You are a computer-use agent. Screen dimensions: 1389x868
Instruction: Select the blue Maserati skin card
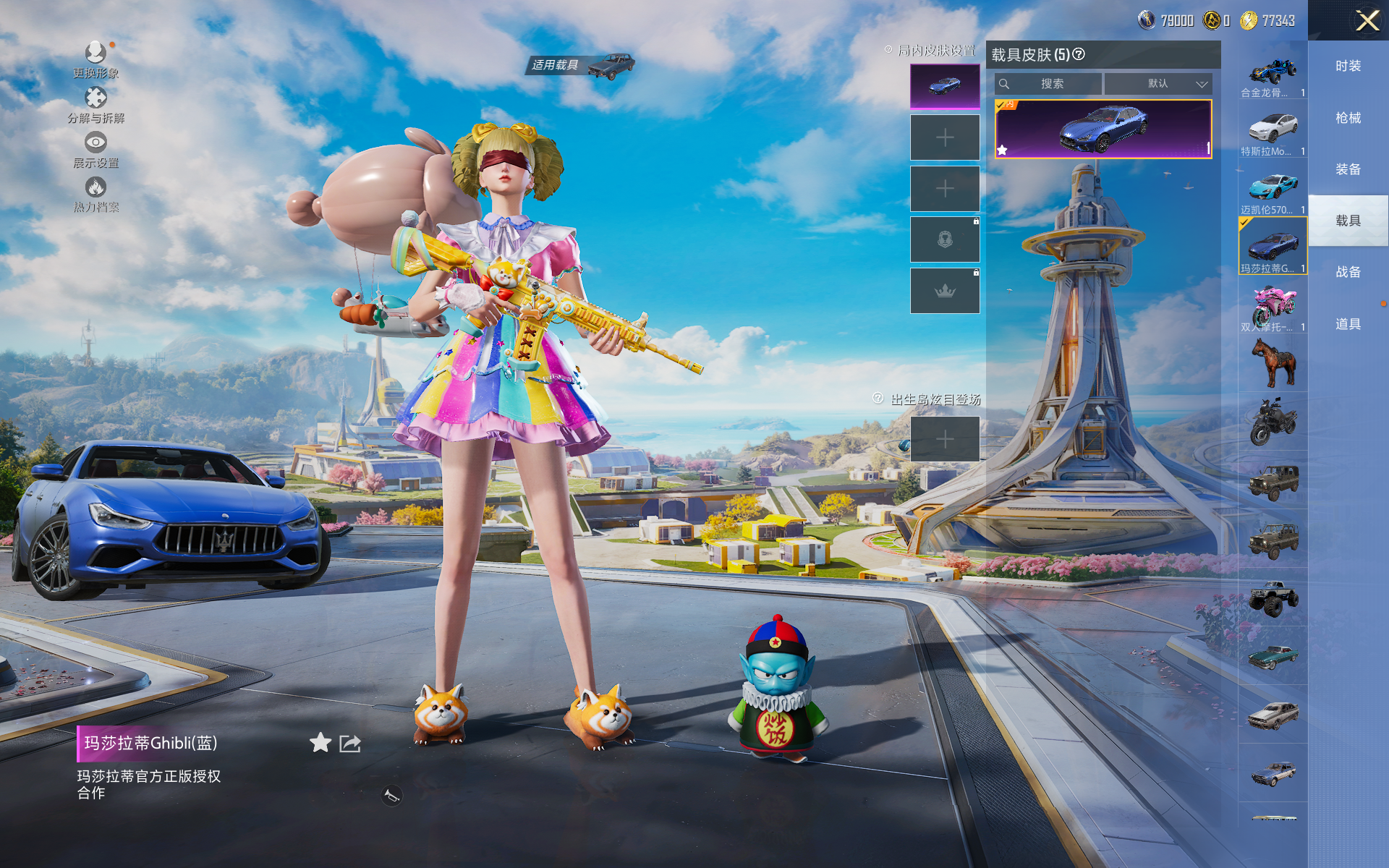click(1103, 129)
